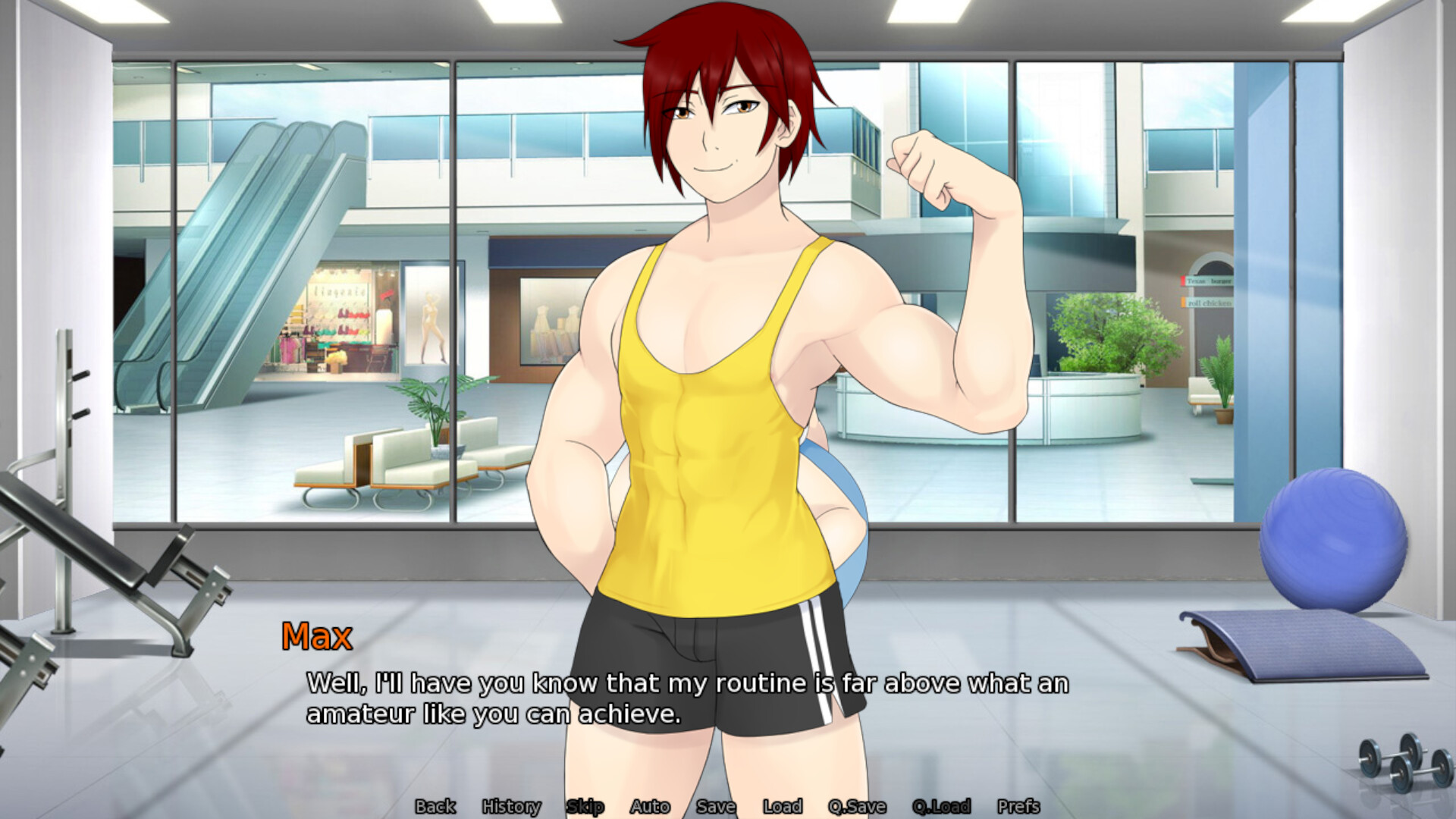Open the dialogue History log

pyautogui.click(x=511, y=807)
